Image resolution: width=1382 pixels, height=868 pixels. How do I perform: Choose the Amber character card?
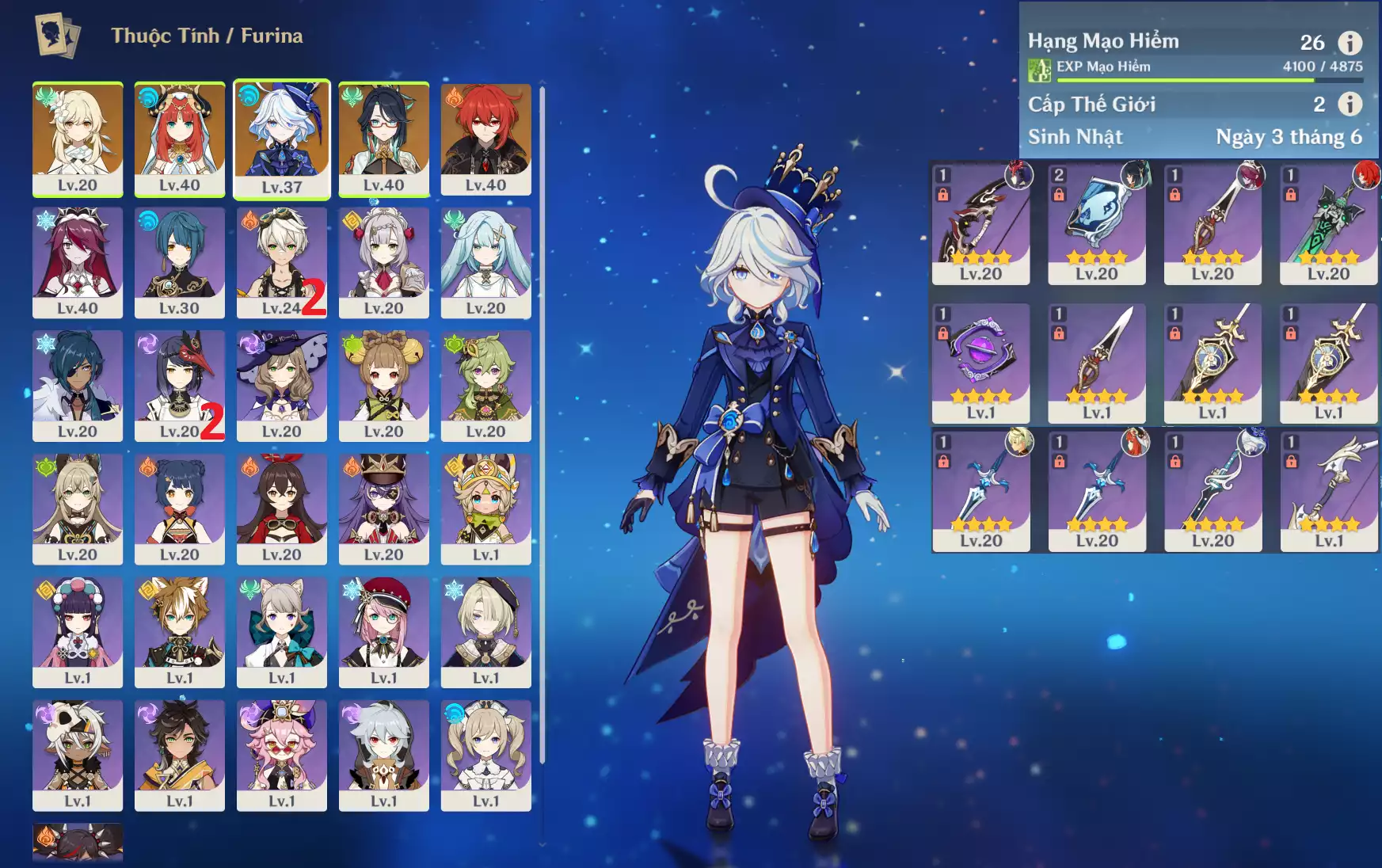pyautogui.click(x=282, y=509)
